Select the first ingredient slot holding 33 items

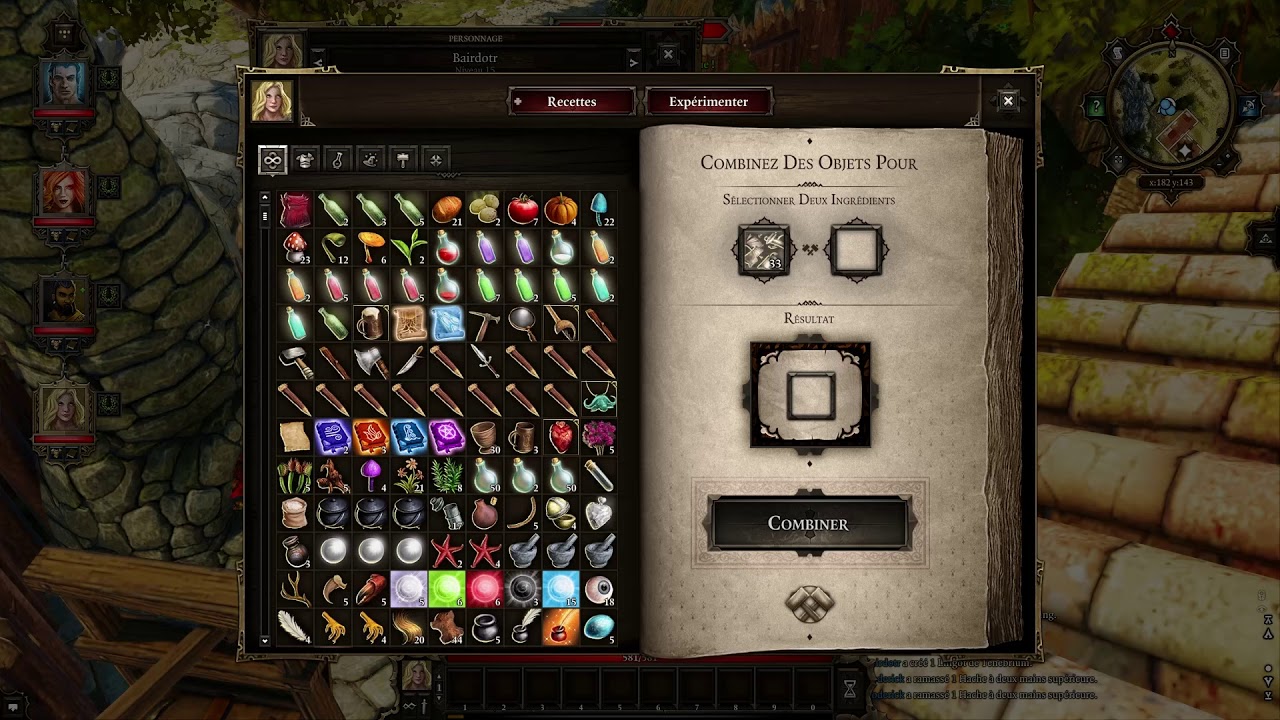click(763, 250)
